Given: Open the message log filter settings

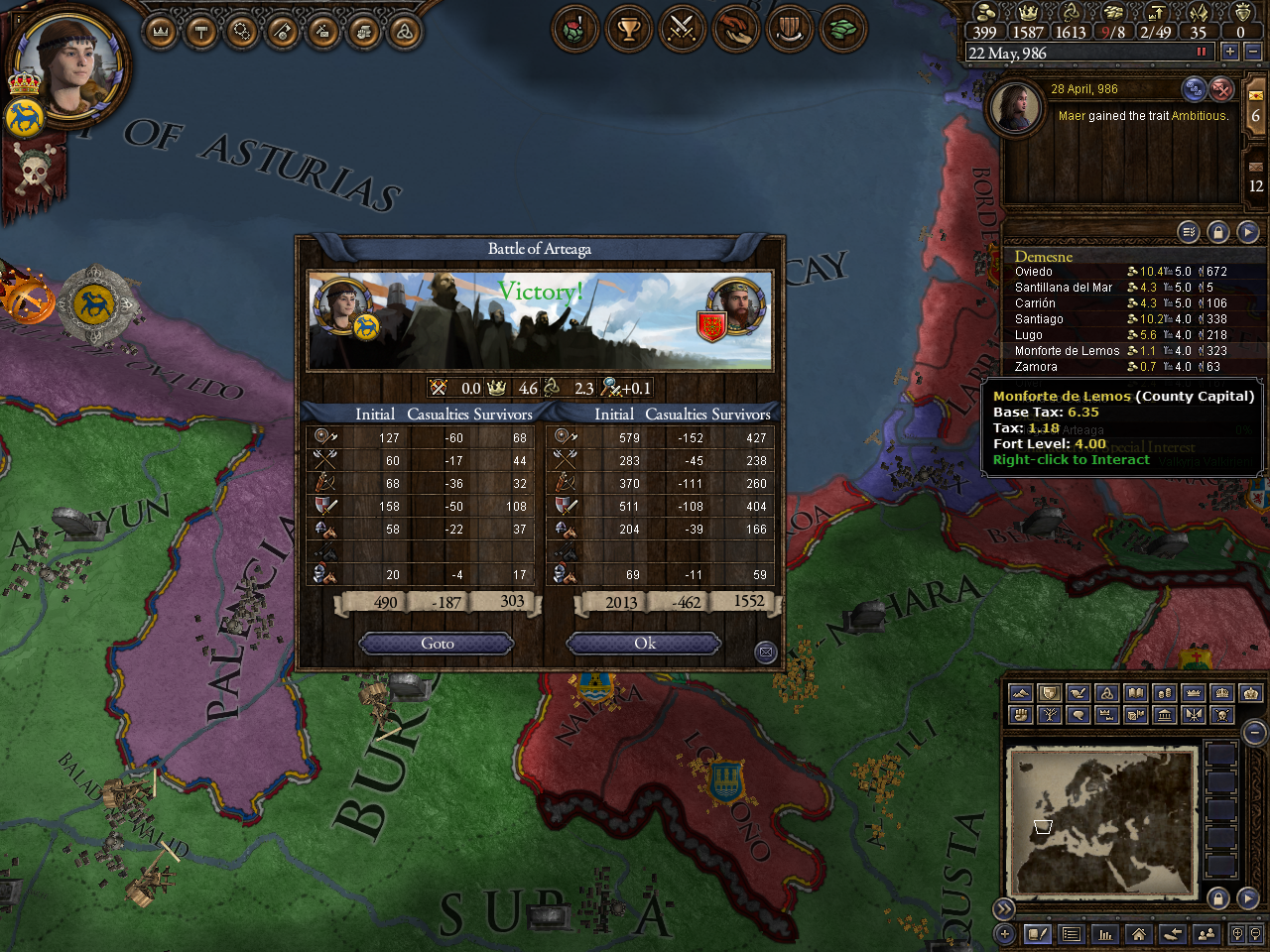Looking at the screenshot, I should coord(1188,231).
